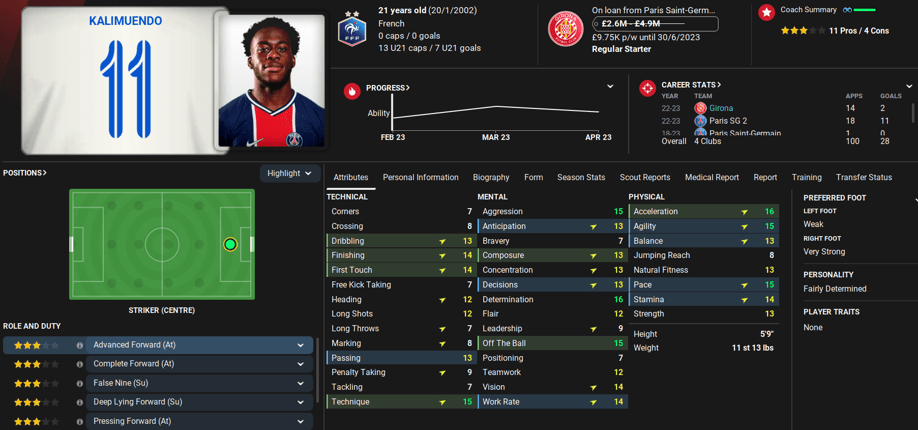Open the Progress panel header
Image resolution: width=918 pixels, height=430 pixels.
(x=388, y=88)
